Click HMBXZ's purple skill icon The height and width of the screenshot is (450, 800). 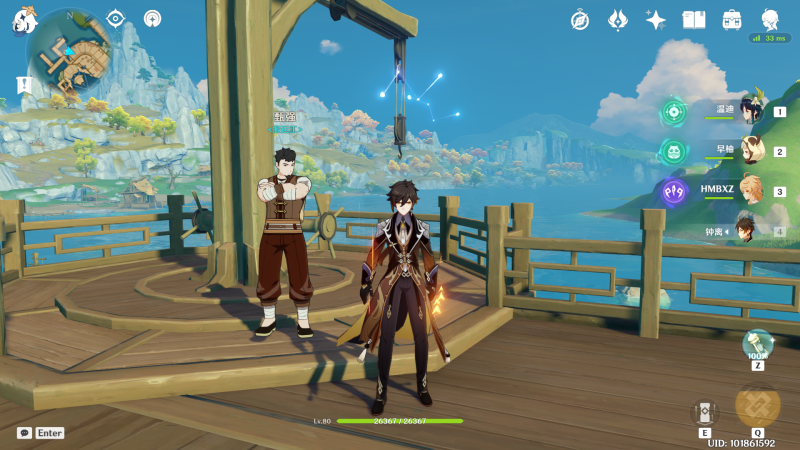pyautogui.click(x=673, y=192)
